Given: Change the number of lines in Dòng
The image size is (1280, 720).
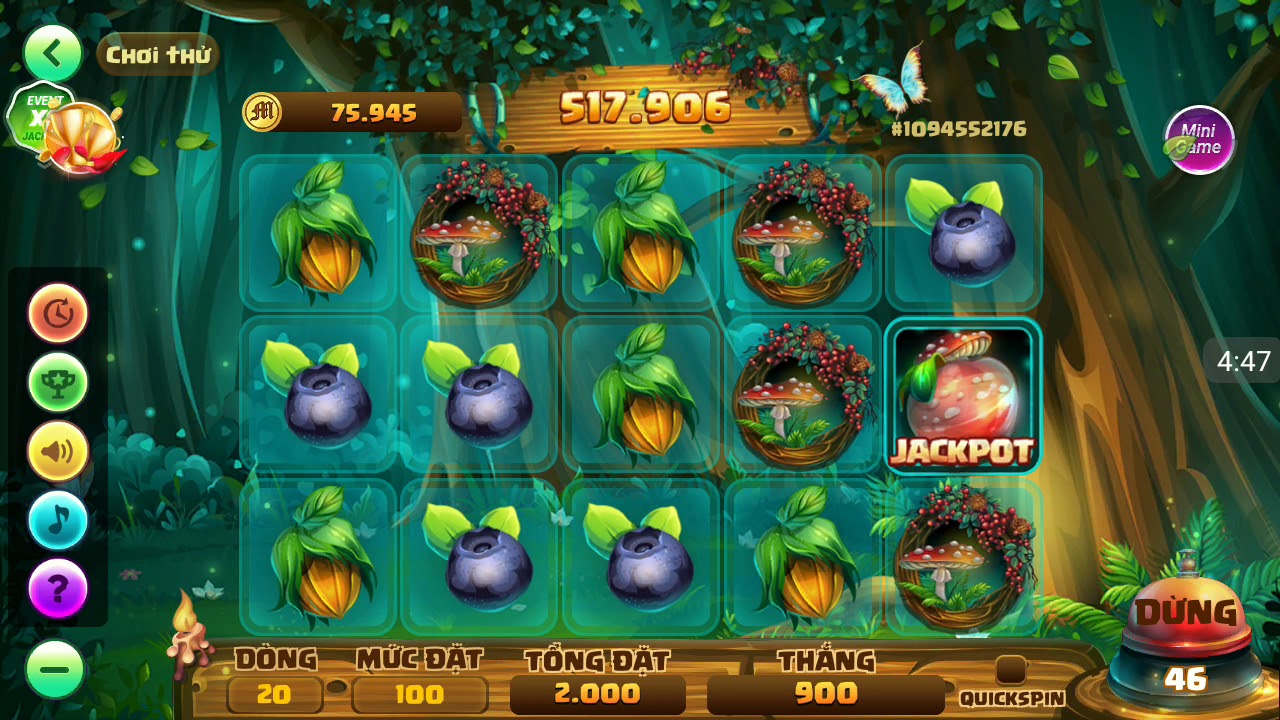Looking at the screenshot, I should [274, 694].
